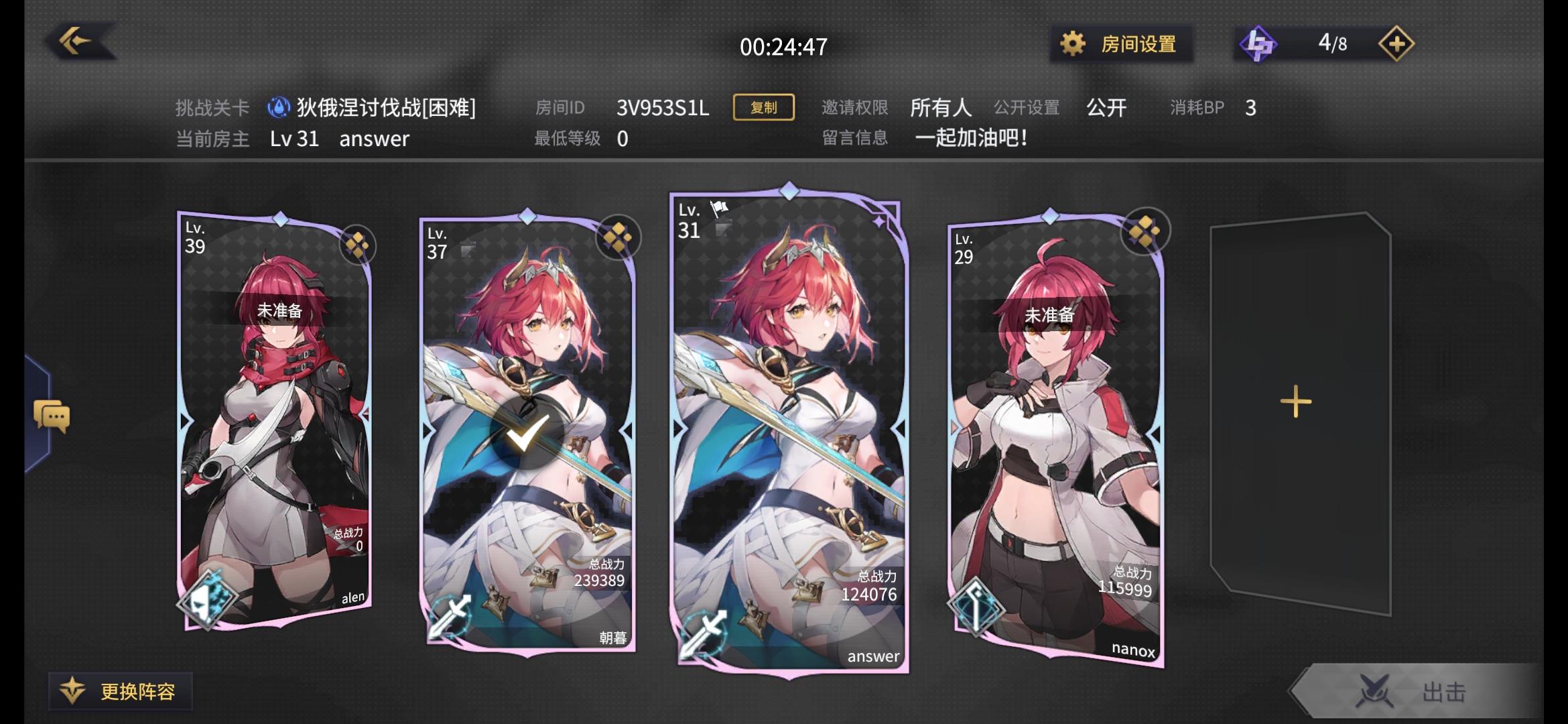Open 房间设置 with the gear button

(1118, 43)
